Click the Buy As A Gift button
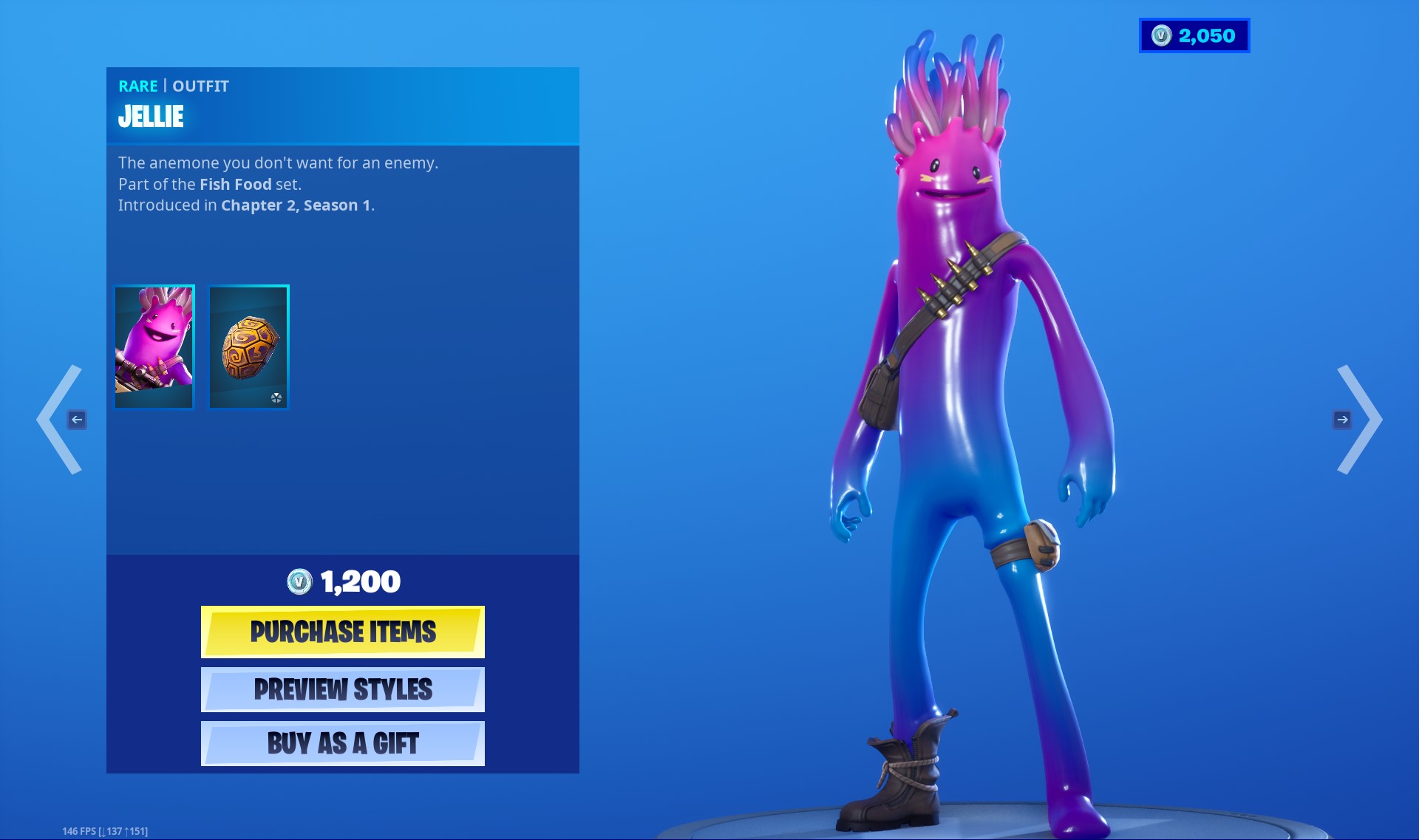 pos(342,743)
